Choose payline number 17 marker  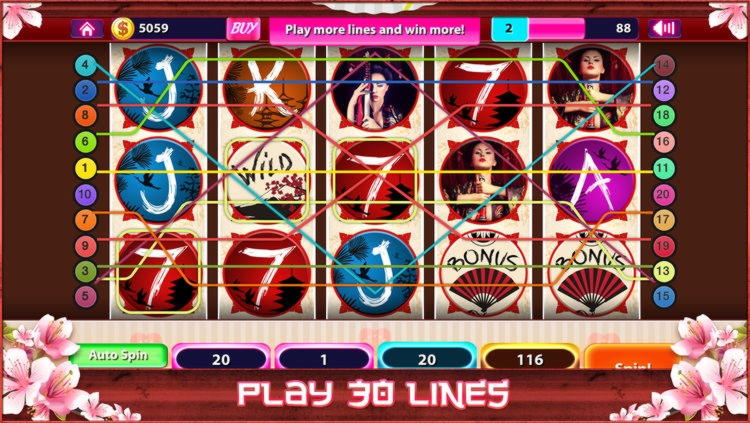point(662,219)
